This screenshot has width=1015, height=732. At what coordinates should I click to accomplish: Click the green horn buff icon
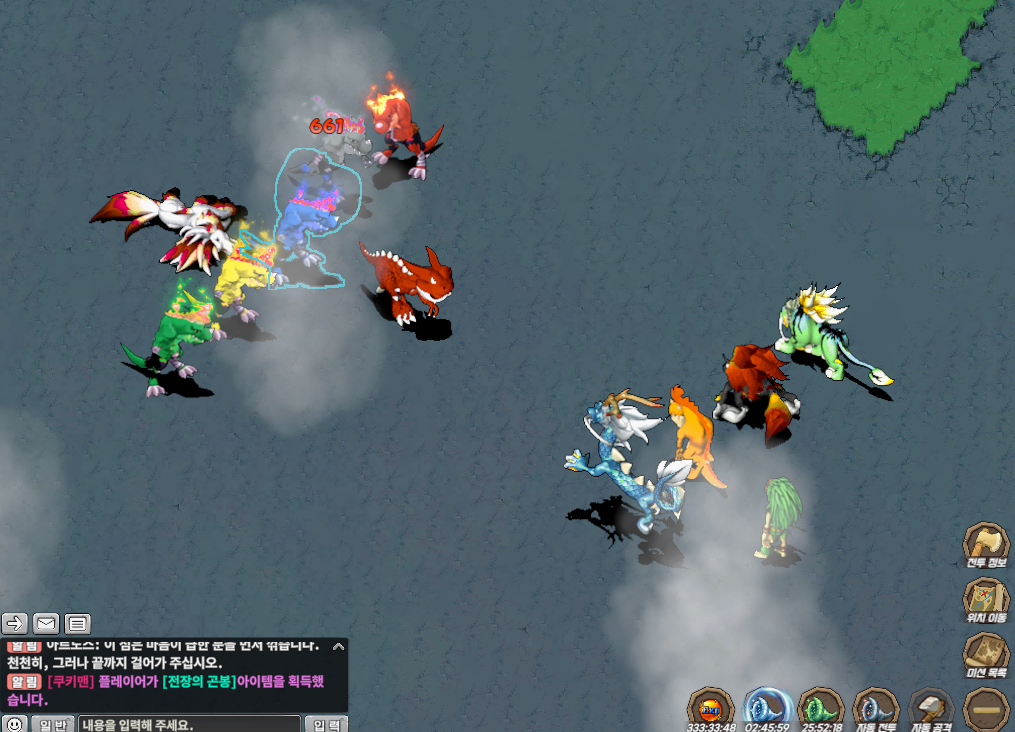coord(821,709)
